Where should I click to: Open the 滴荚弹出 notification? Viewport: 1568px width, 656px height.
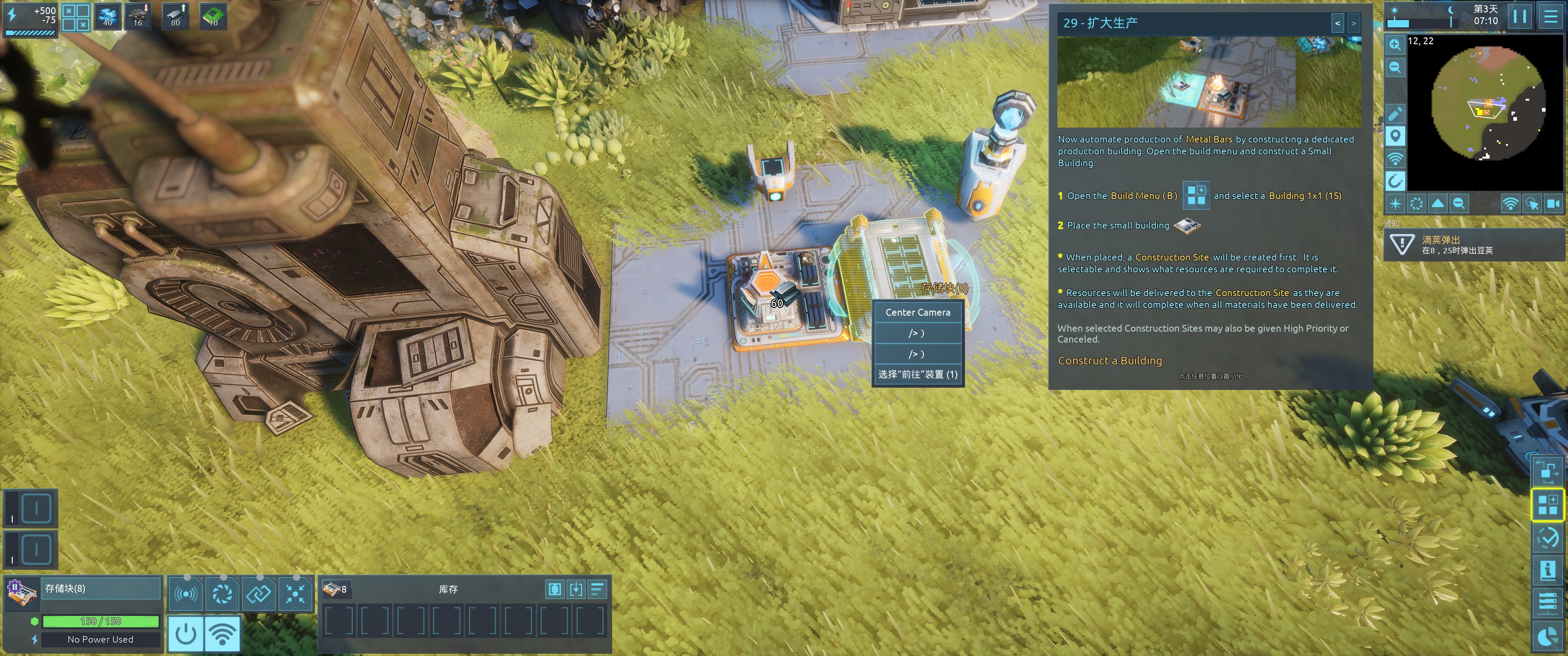(1473, 245)
